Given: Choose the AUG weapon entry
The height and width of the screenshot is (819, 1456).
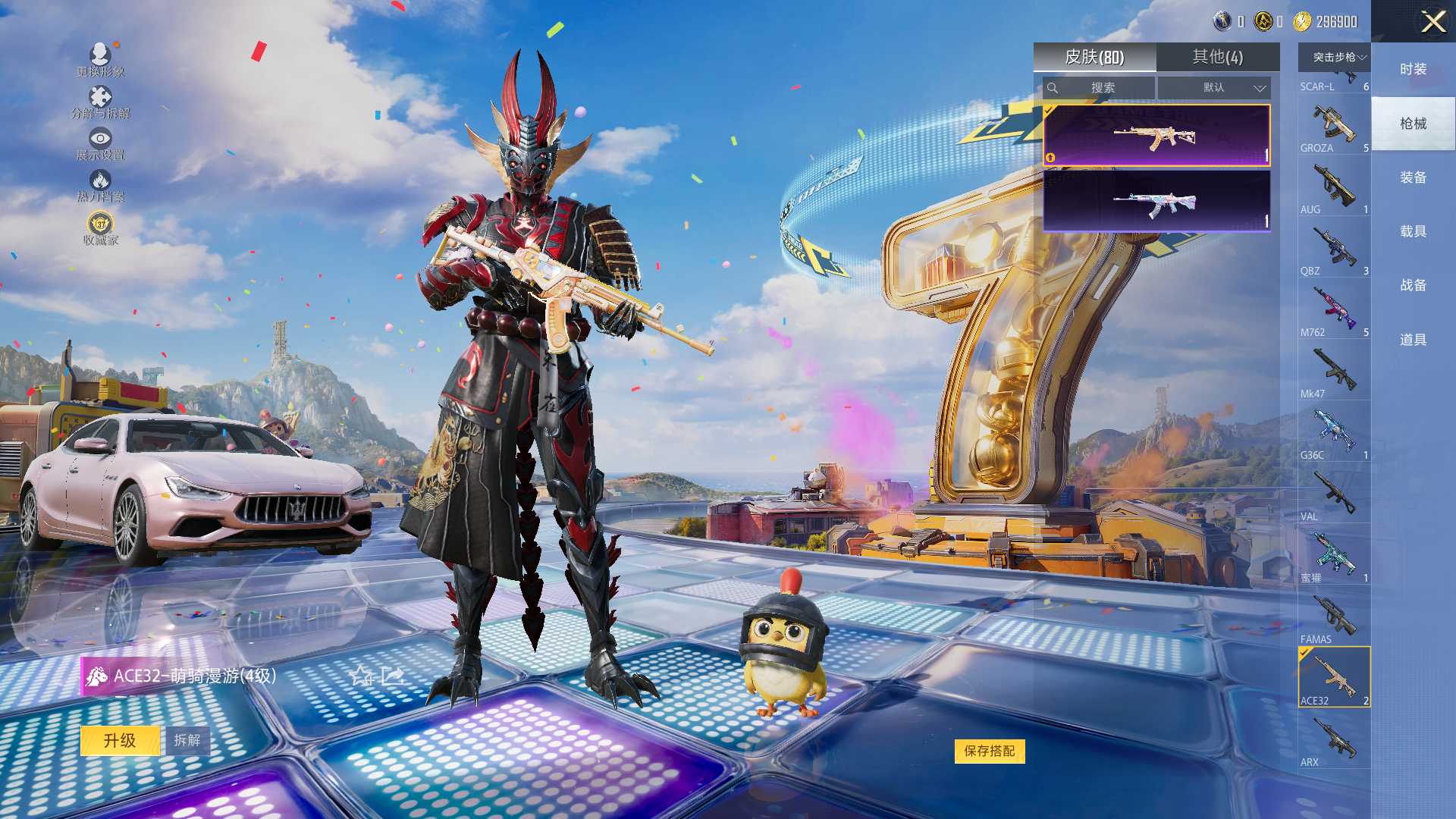Looking at the screenshot, I should pos(1334,187).
